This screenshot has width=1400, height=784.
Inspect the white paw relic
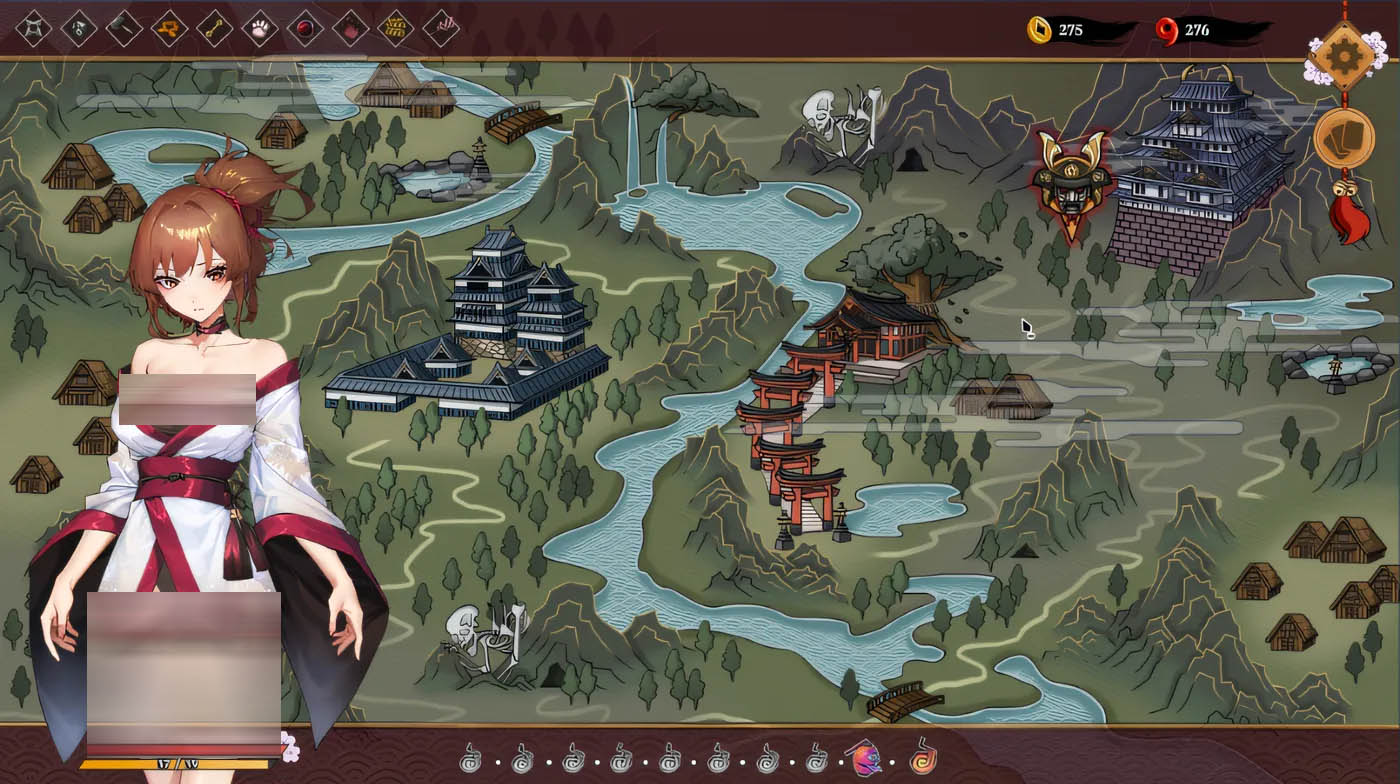pos(260,28)
